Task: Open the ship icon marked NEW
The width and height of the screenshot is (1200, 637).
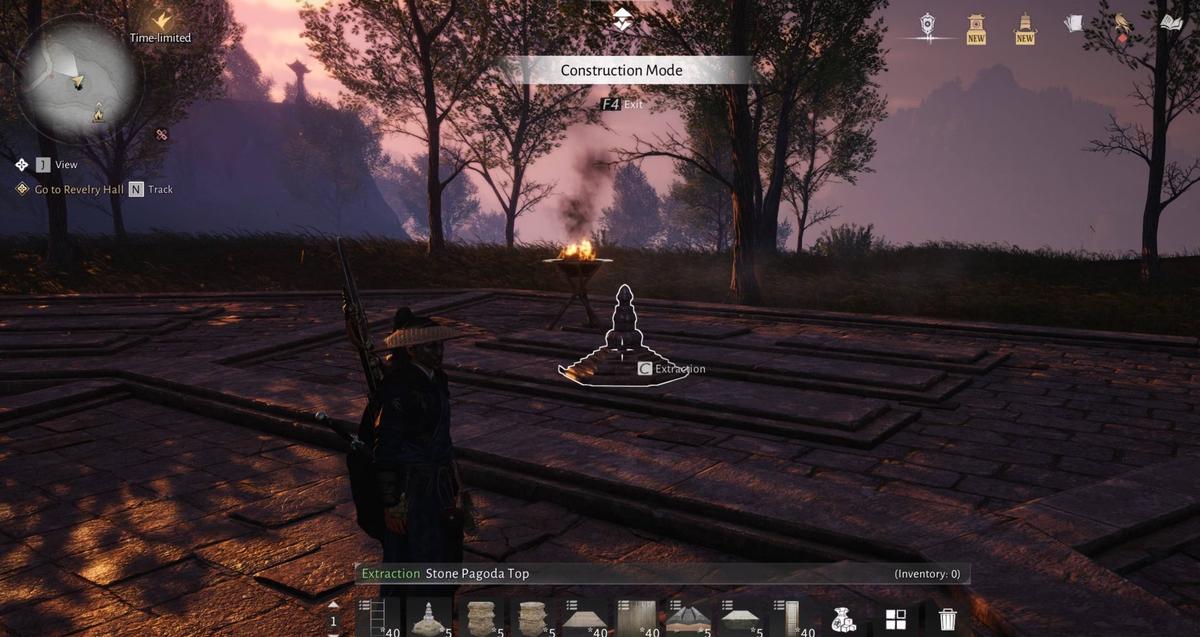Action: point(1025,27)
